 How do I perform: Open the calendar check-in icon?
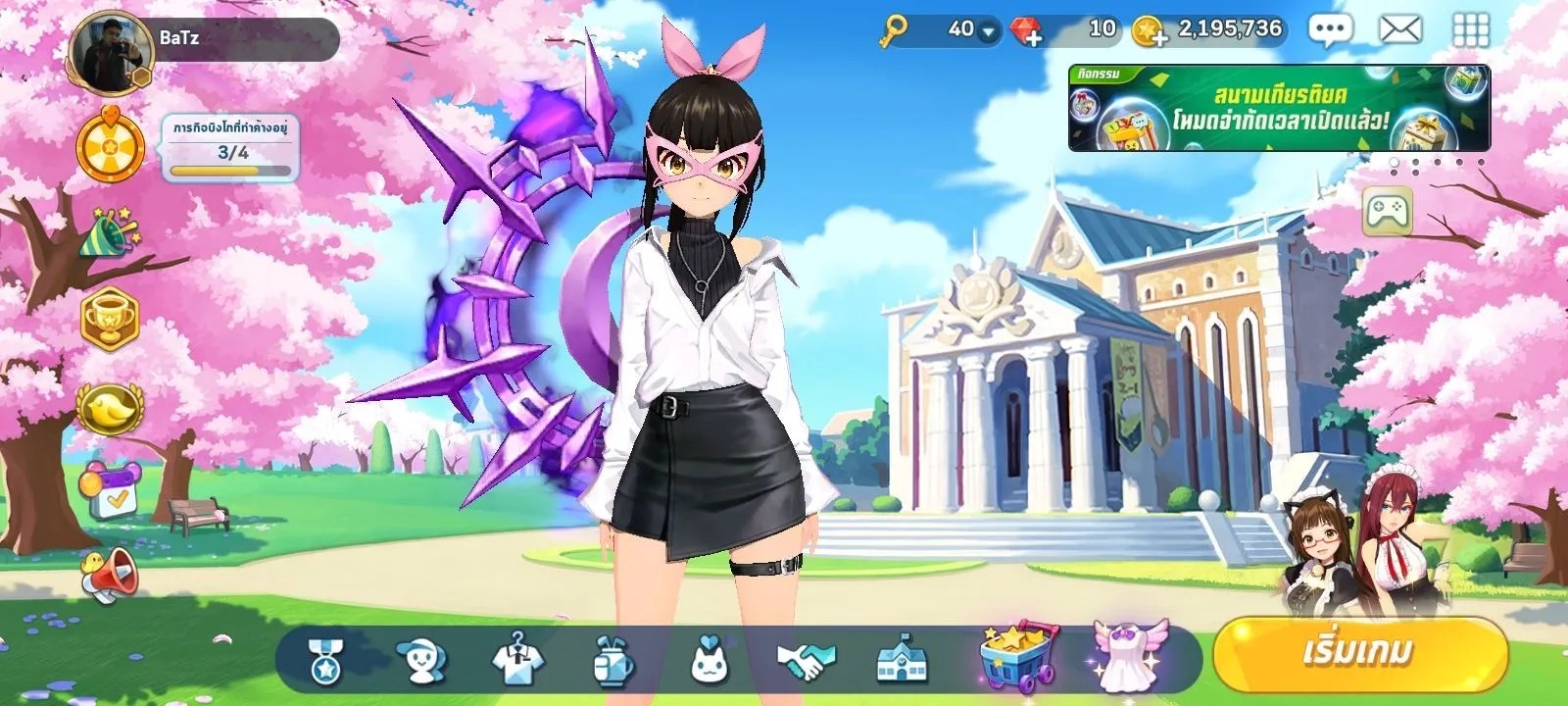click(x=108, y=490)
